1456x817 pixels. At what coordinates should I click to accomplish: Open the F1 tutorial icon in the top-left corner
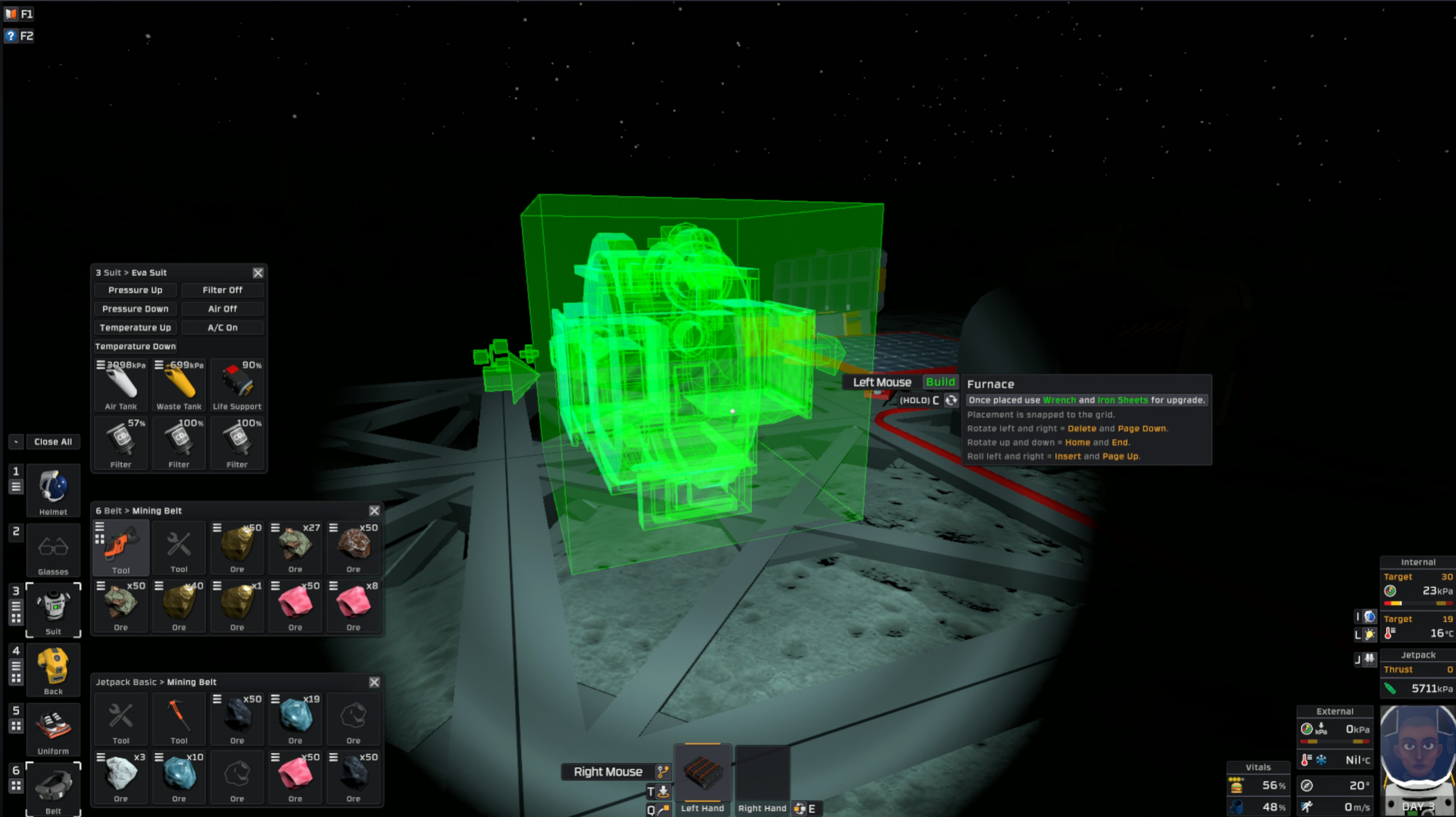tap(10, 13)
